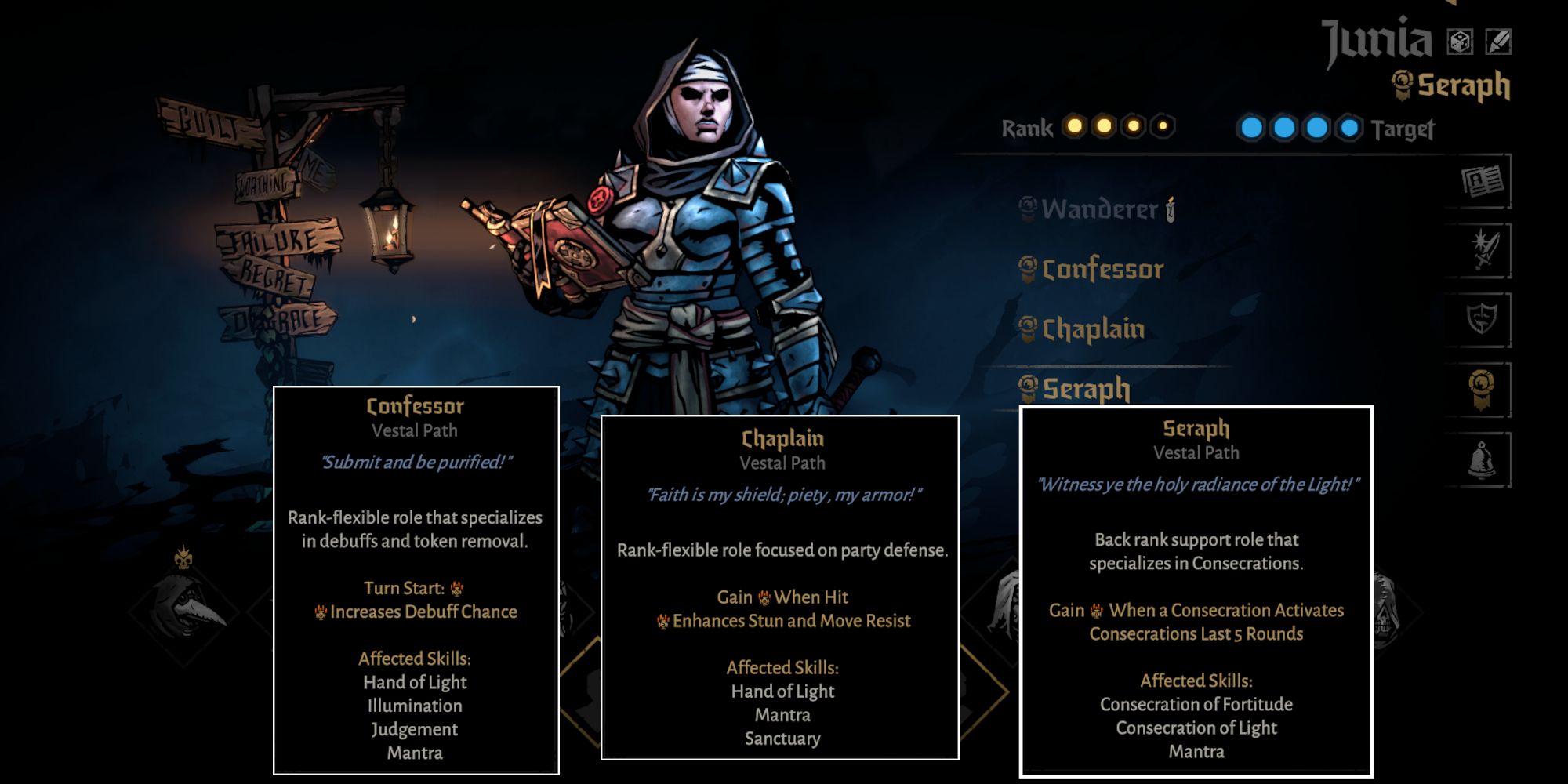Viewport: 1568px width, 784px height.
Task: Open the hero info card tab
Action: [1482, 182]
